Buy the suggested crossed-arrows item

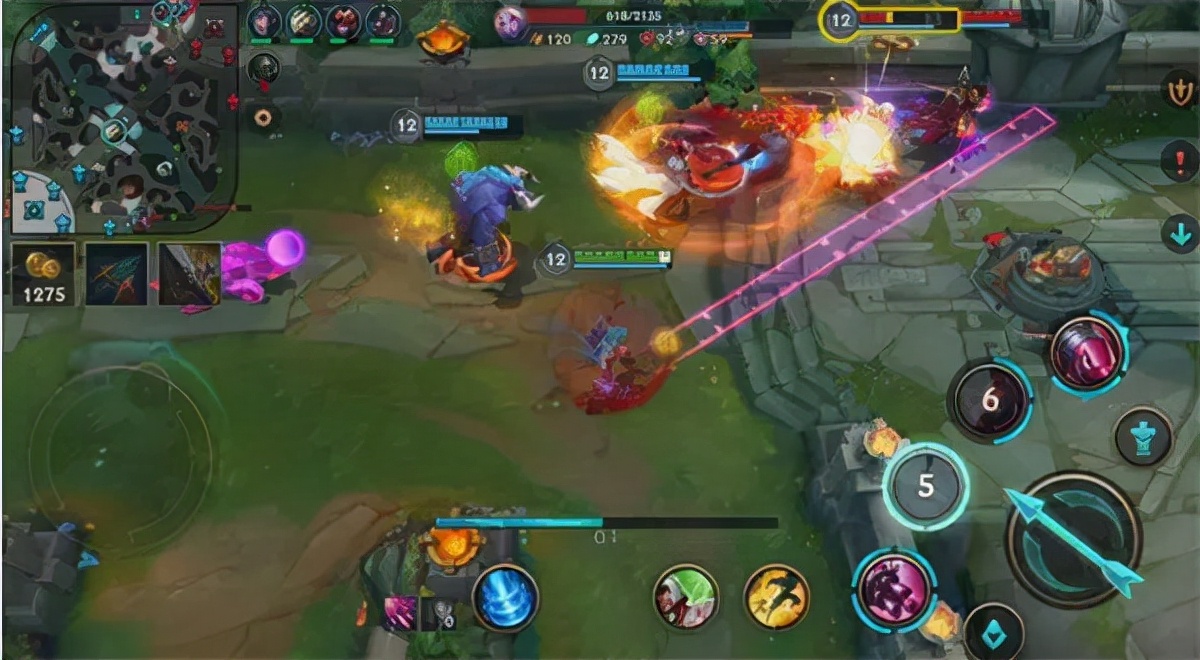click(x=116, y=273)
